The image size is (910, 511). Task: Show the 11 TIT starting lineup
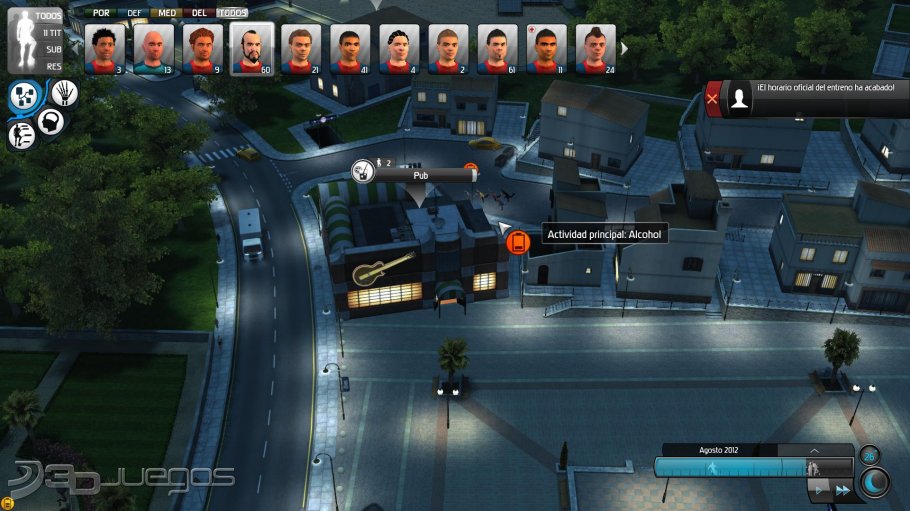[x=49, y=33]
